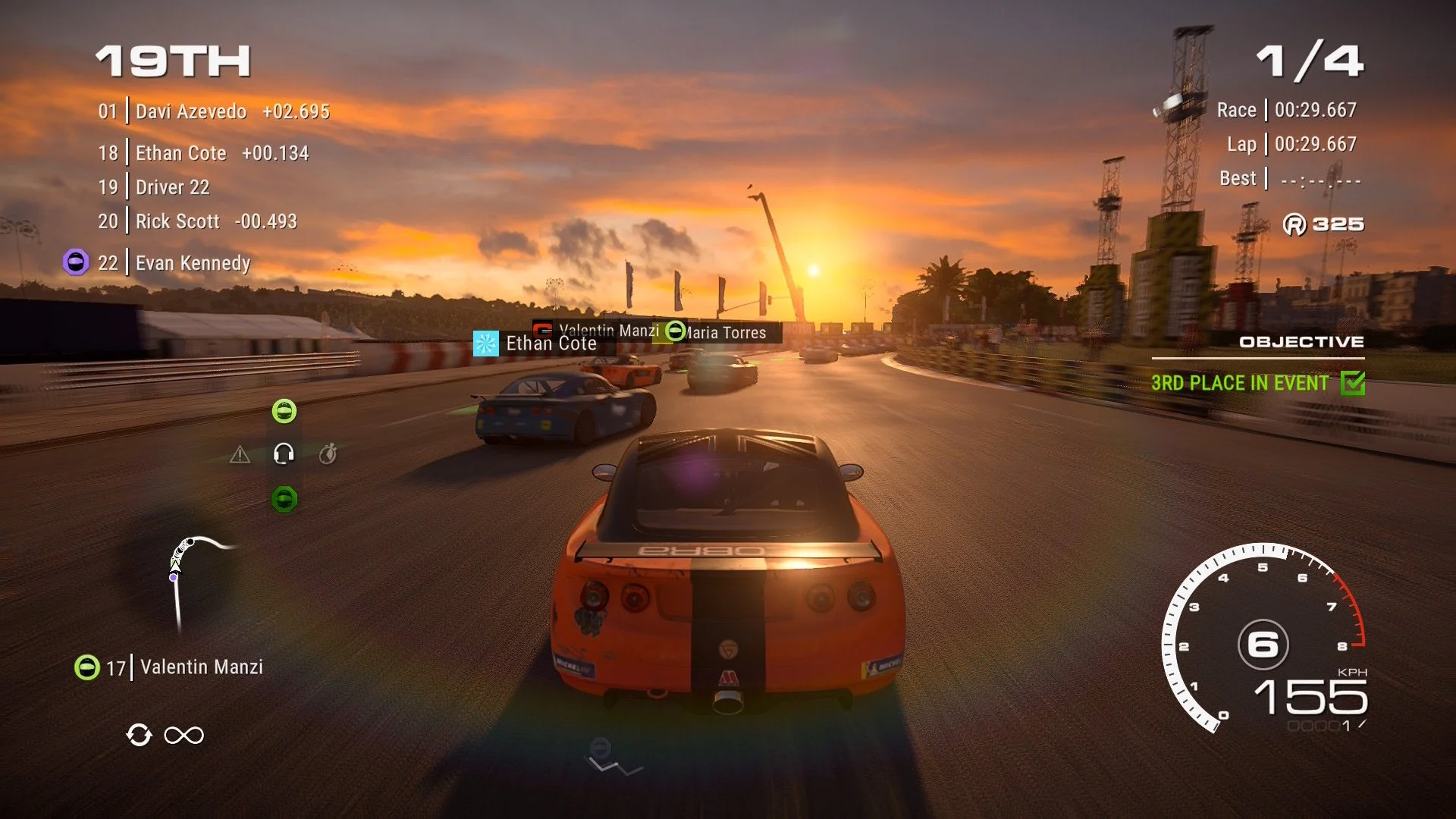Select Davi Azevedo's leaderboard row
Image resolution: width=1456 pixels, height=819 pixels.
pyautogui.click(x=213, y=111)
